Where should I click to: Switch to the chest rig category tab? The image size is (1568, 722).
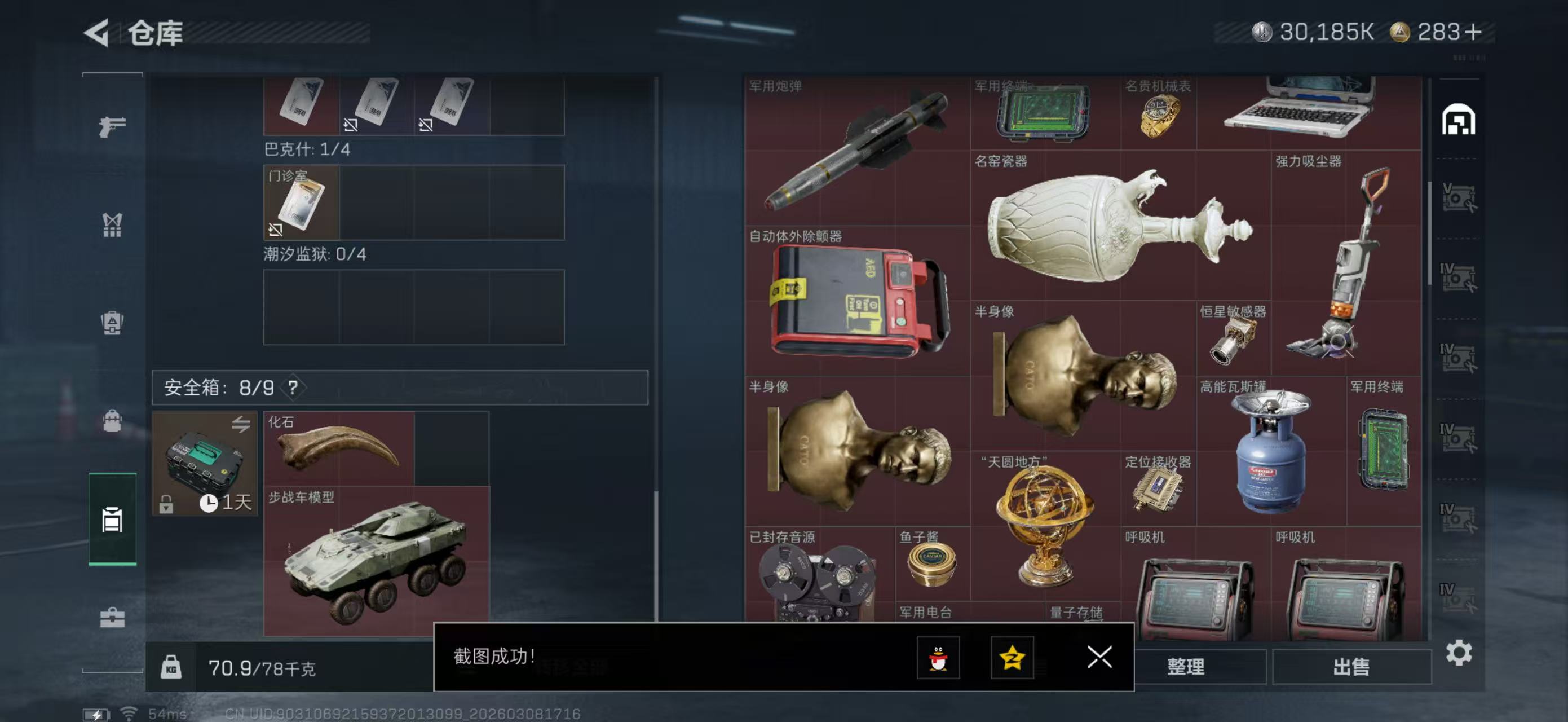[113, 224]
